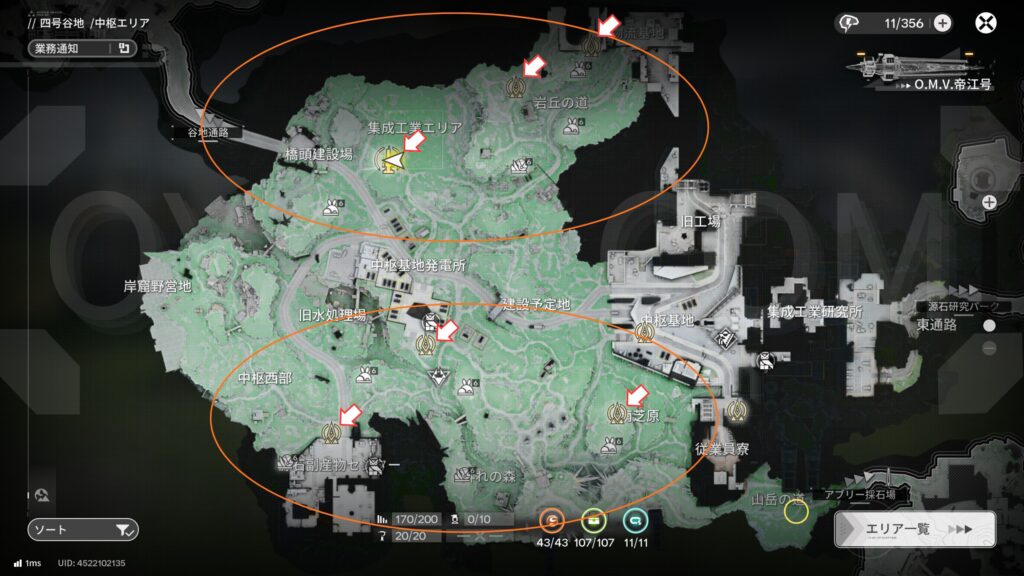Select the fast-travel marker at 中枢基地
This screenshot has height=576, width=1024.
point(645,333)
